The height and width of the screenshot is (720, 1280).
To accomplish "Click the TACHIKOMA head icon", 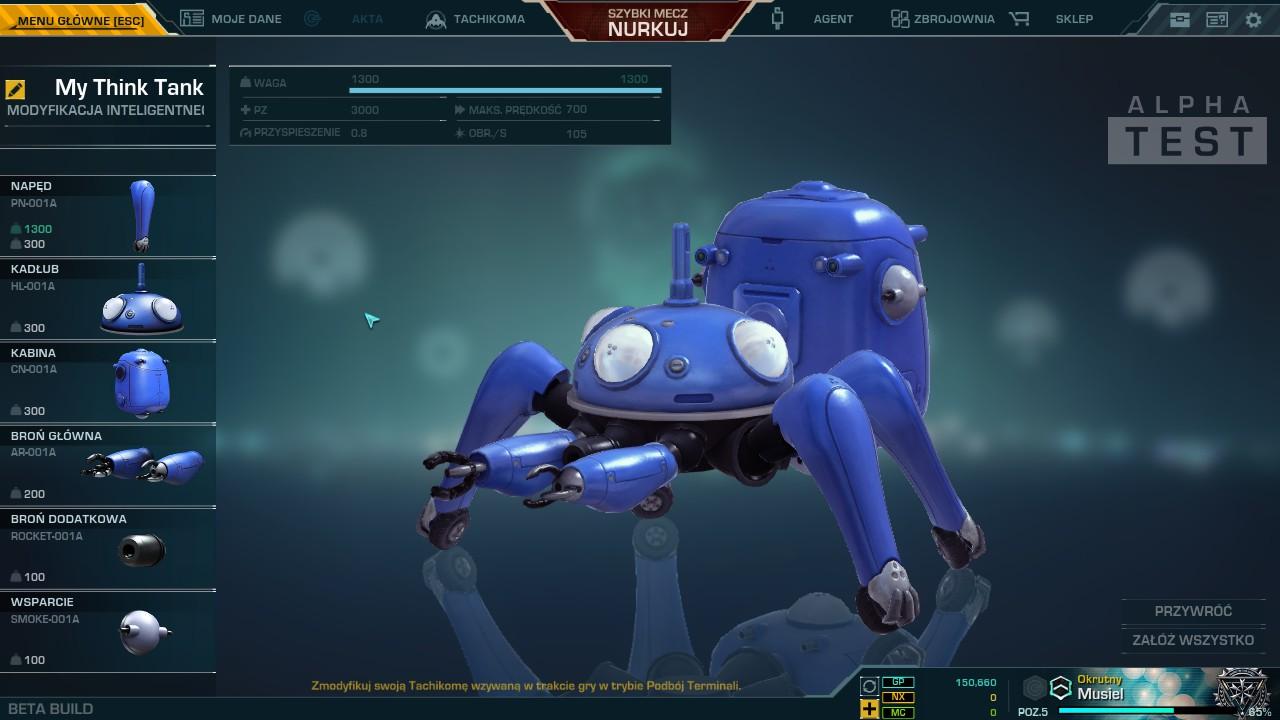I will (435, 18).
